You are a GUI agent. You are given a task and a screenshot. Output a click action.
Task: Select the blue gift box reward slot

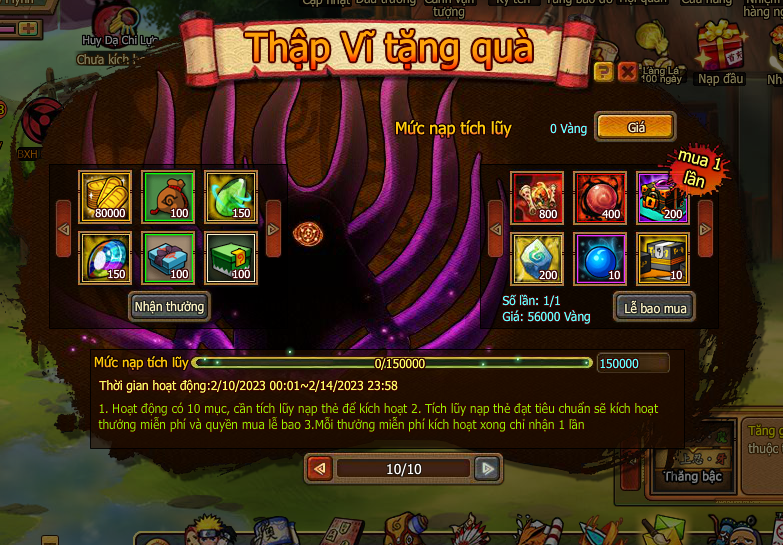(167, 258)
